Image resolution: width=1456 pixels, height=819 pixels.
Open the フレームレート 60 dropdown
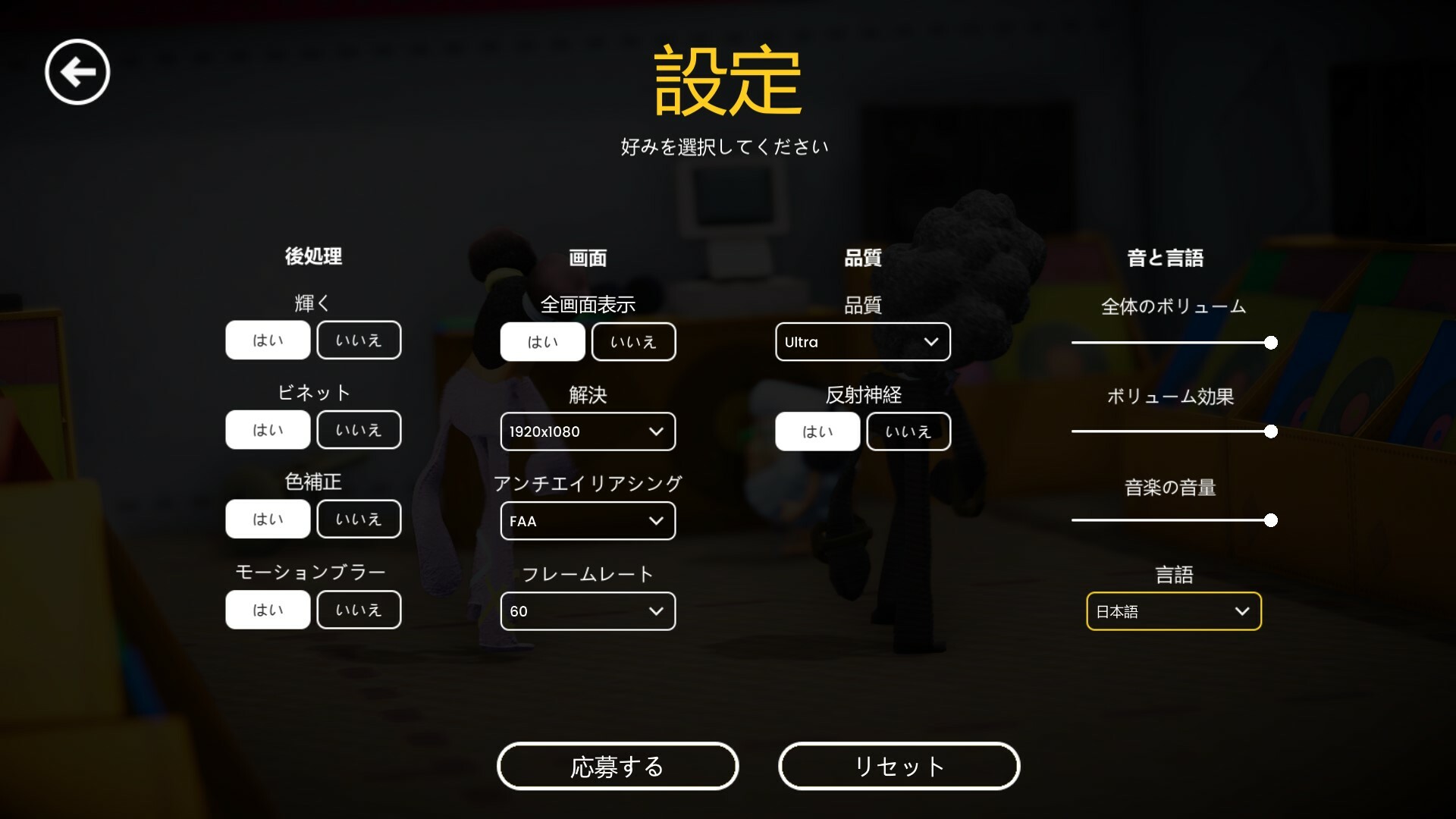click(x=588, y=611)
